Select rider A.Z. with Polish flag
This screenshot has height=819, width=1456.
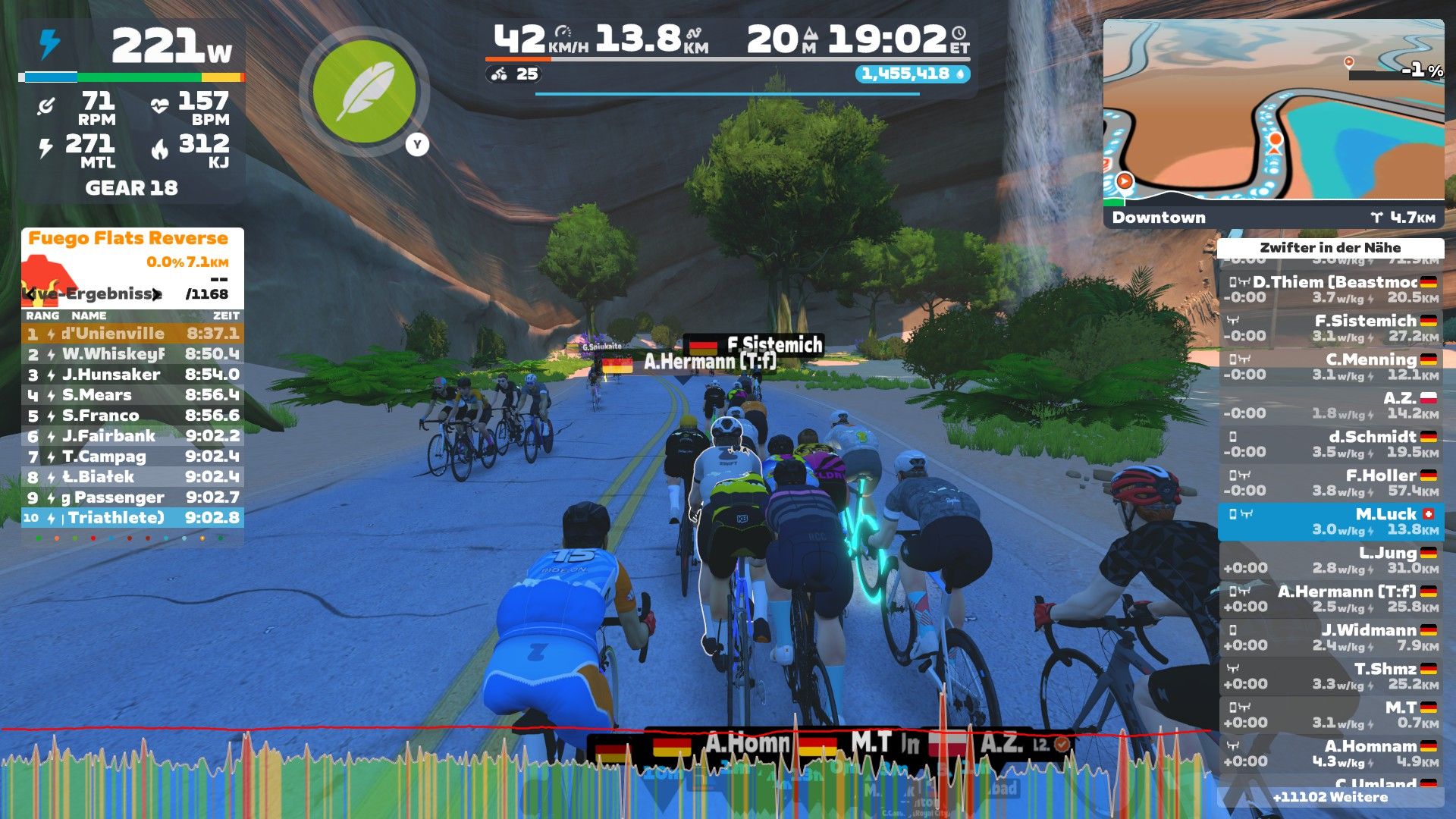click(1331, 406)
